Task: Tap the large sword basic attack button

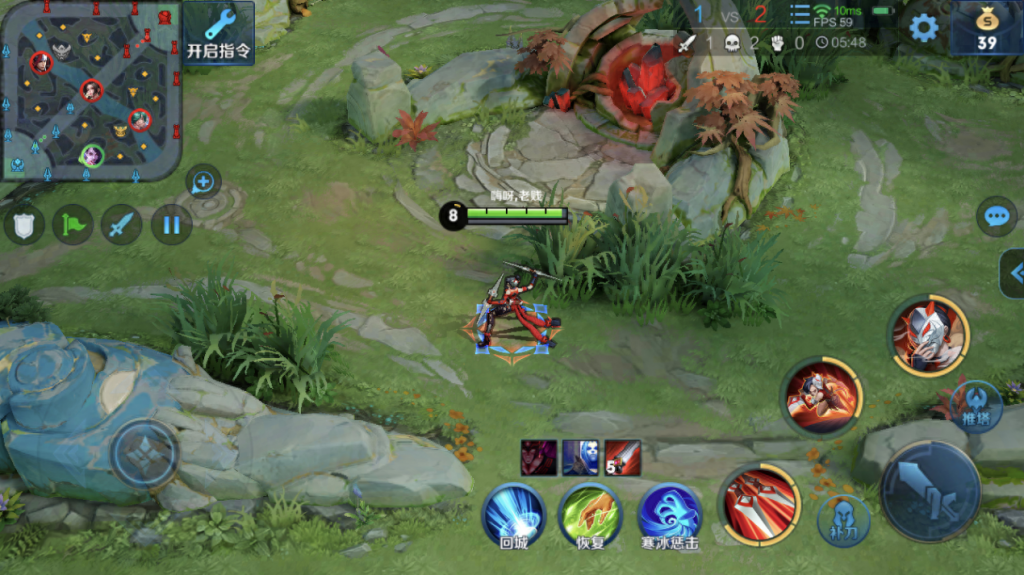Action: [x=930, y=491]
